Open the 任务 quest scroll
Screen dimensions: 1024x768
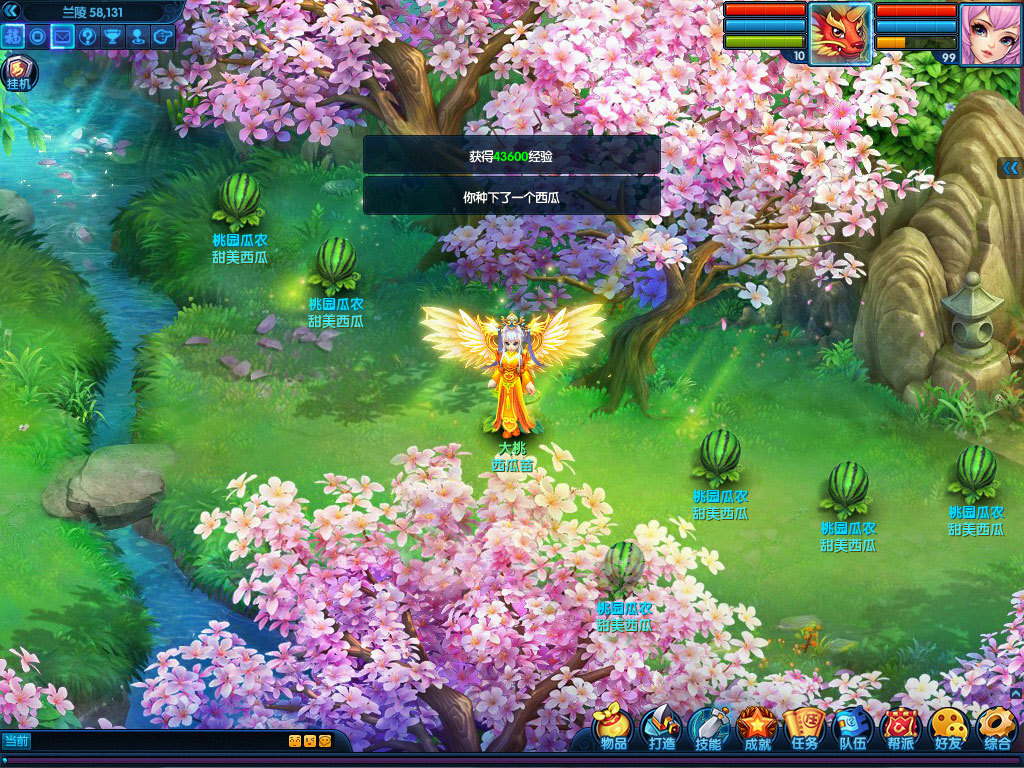[804, 727]
